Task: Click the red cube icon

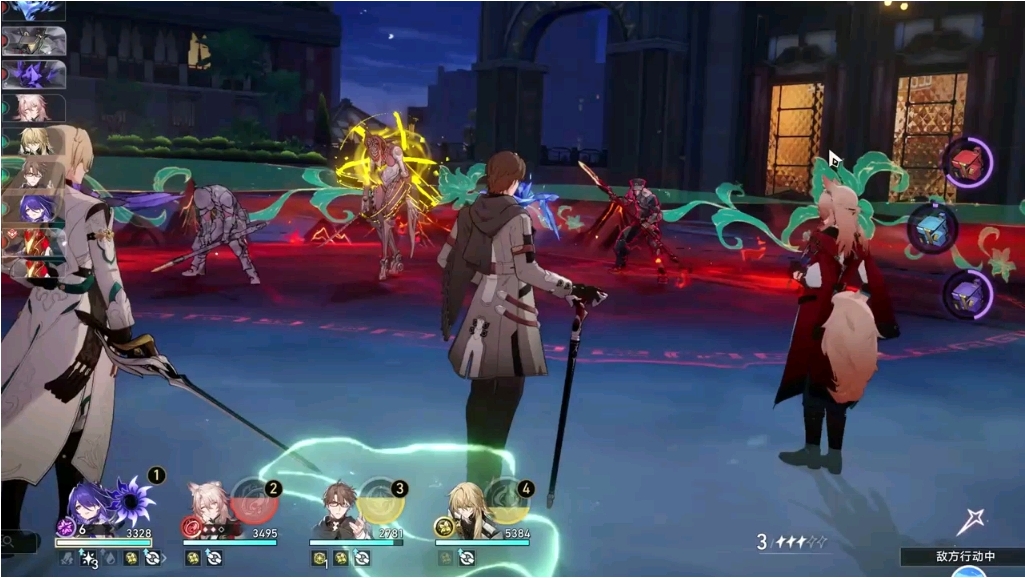Action: (x=967, y=163)
